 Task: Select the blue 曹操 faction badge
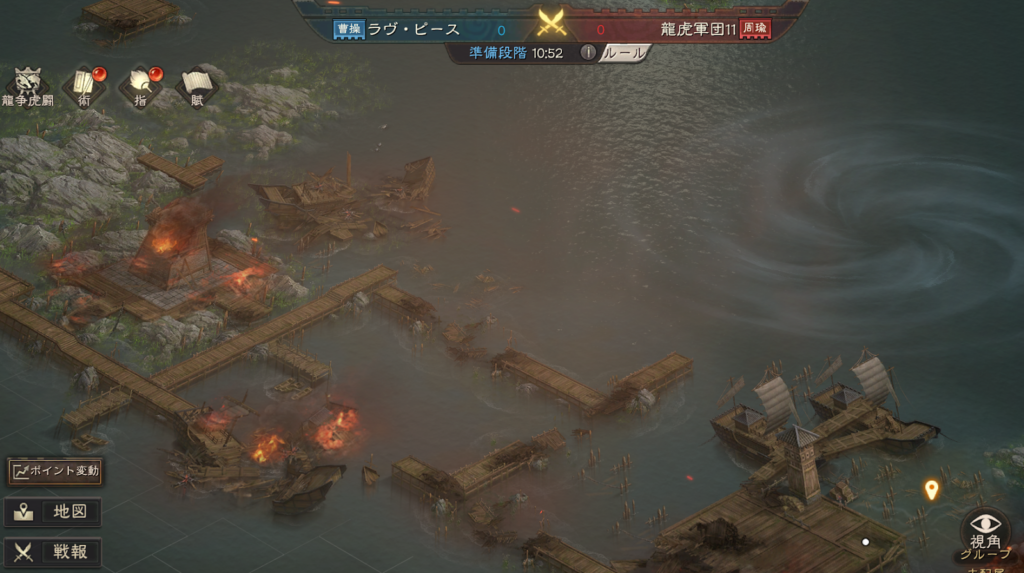click(x=348, y=29)
